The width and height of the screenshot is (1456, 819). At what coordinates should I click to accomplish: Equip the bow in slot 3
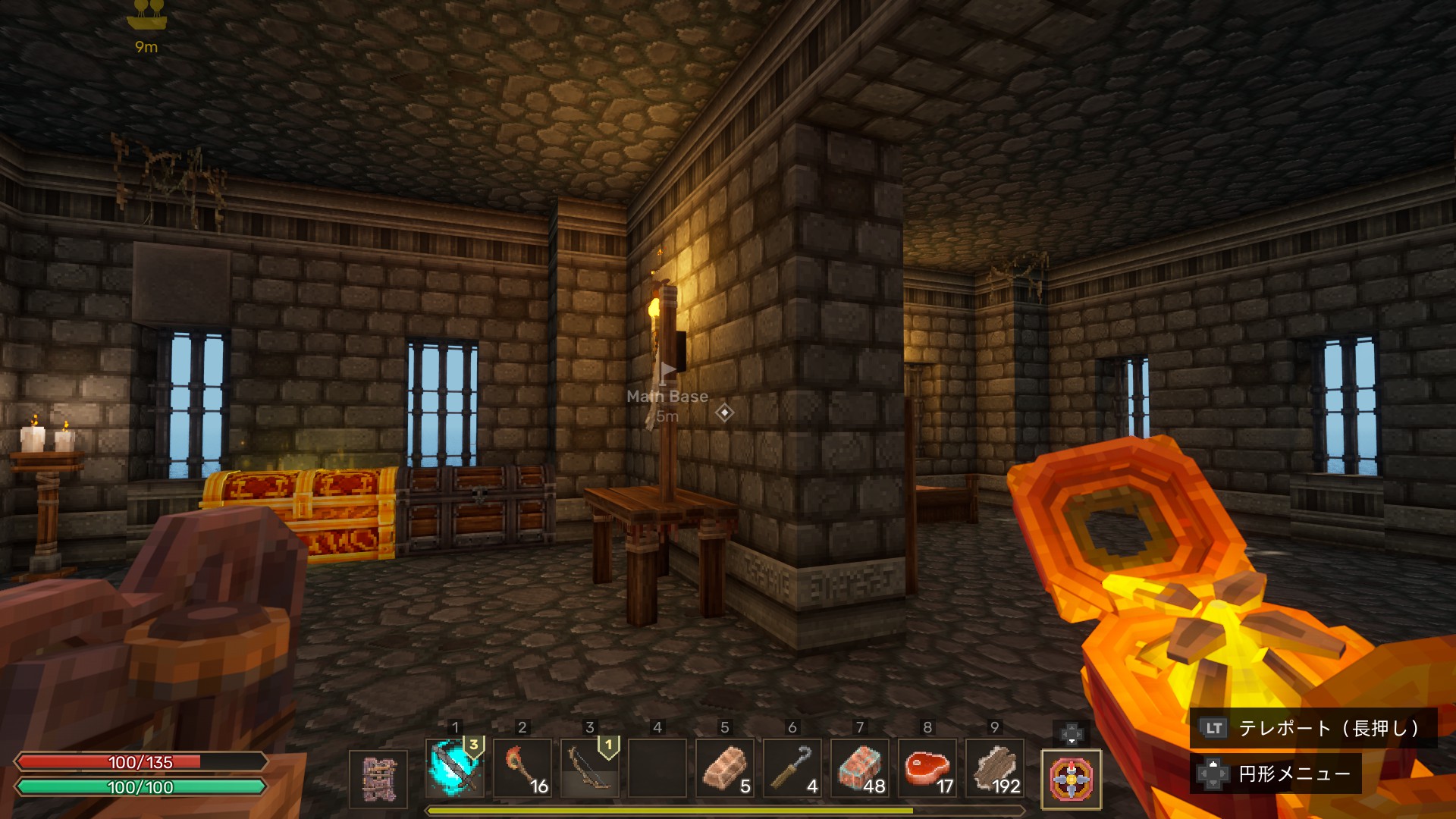pyautogui.click(x=590, y=768)
